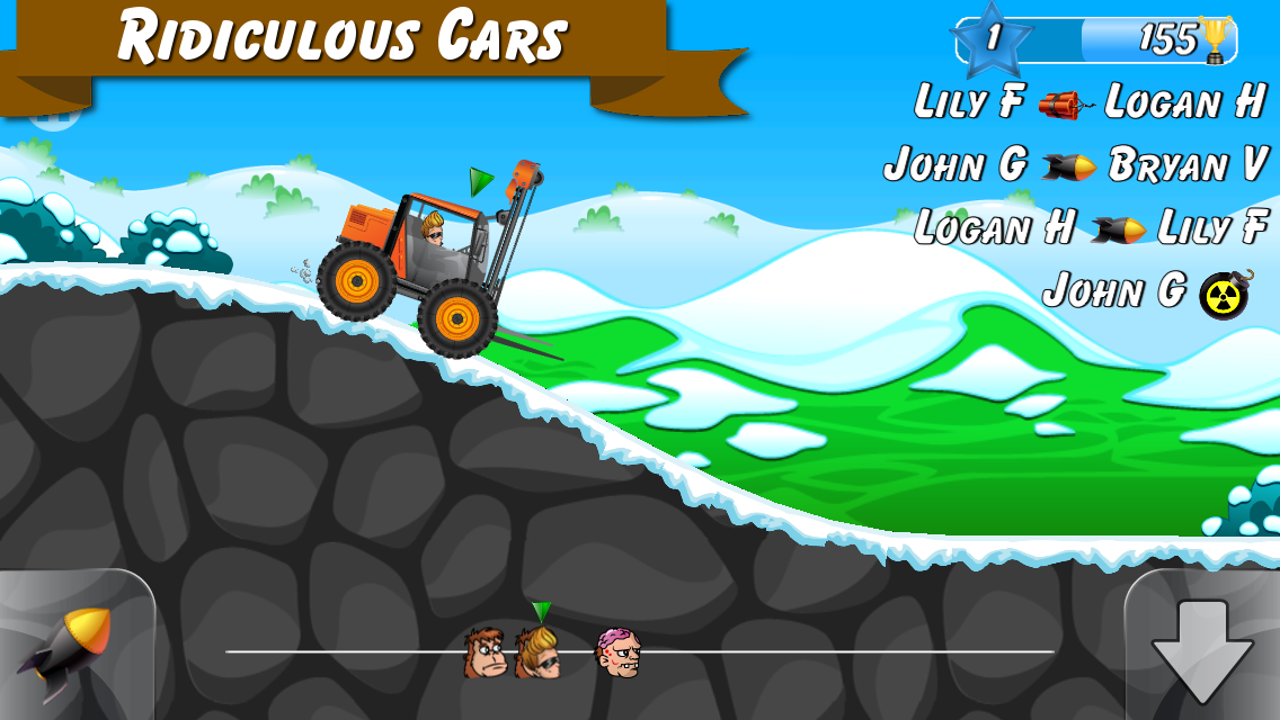1280x720 pixels.
Task: Click Bryan V's name in the attack feed
Action: (x=1185, y=166)
